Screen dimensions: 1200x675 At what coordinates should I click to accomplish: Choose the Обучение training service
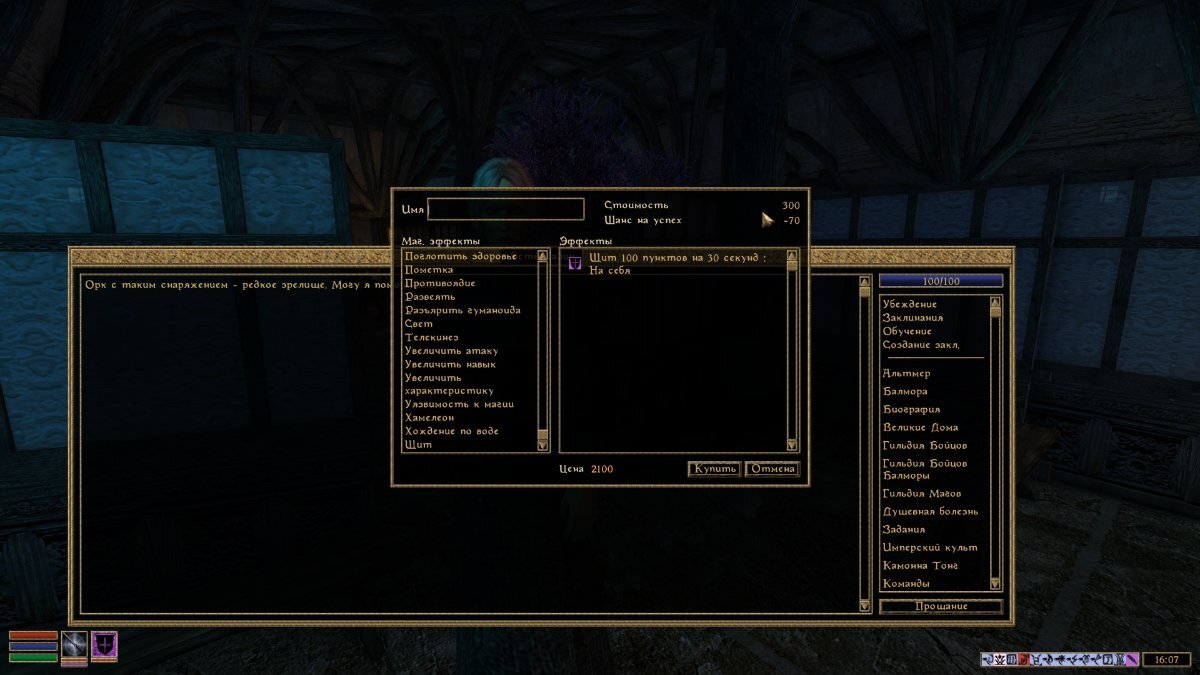907,331
